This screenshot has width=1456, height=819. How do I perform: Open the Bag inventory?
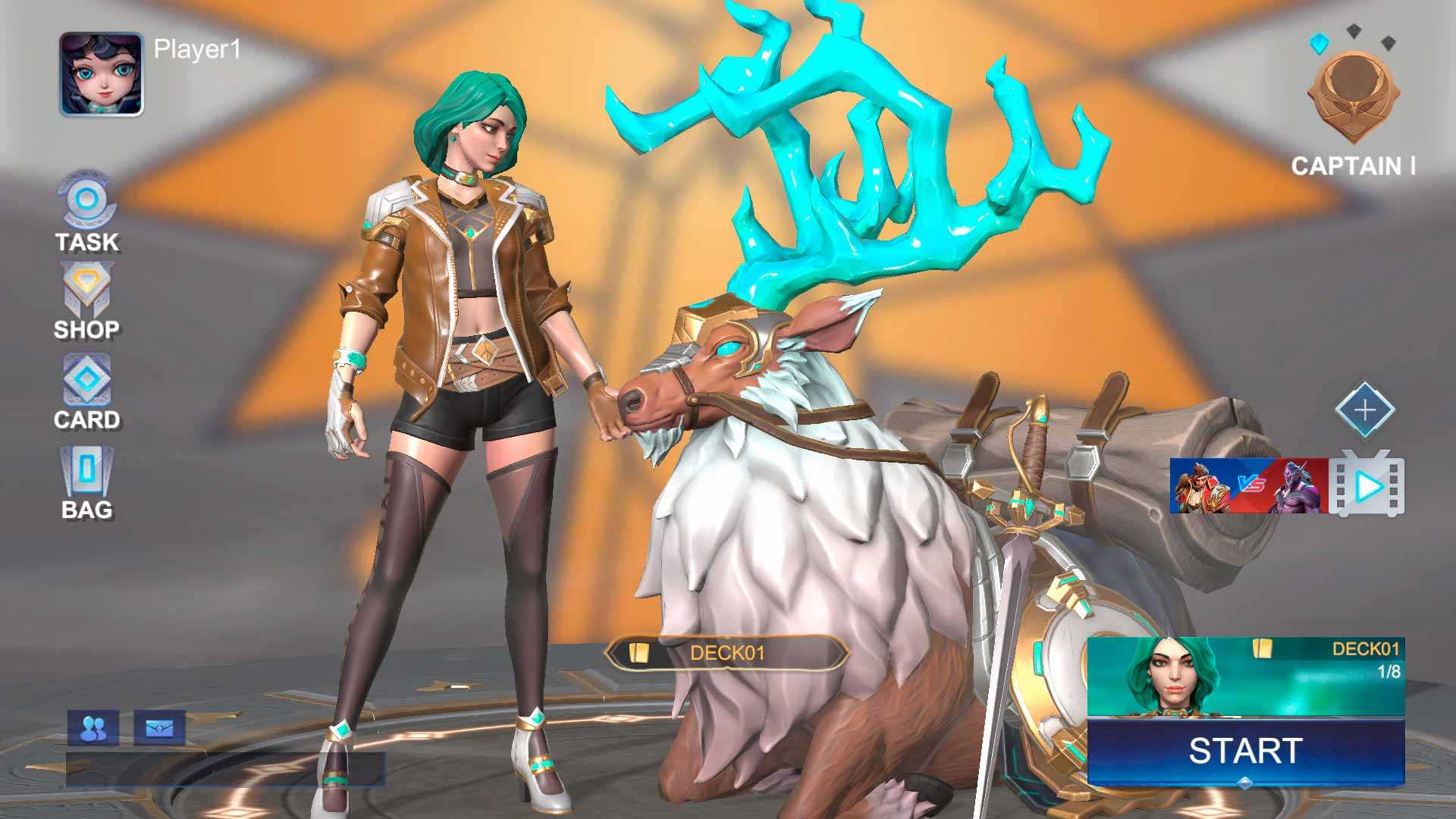point(86,482)
